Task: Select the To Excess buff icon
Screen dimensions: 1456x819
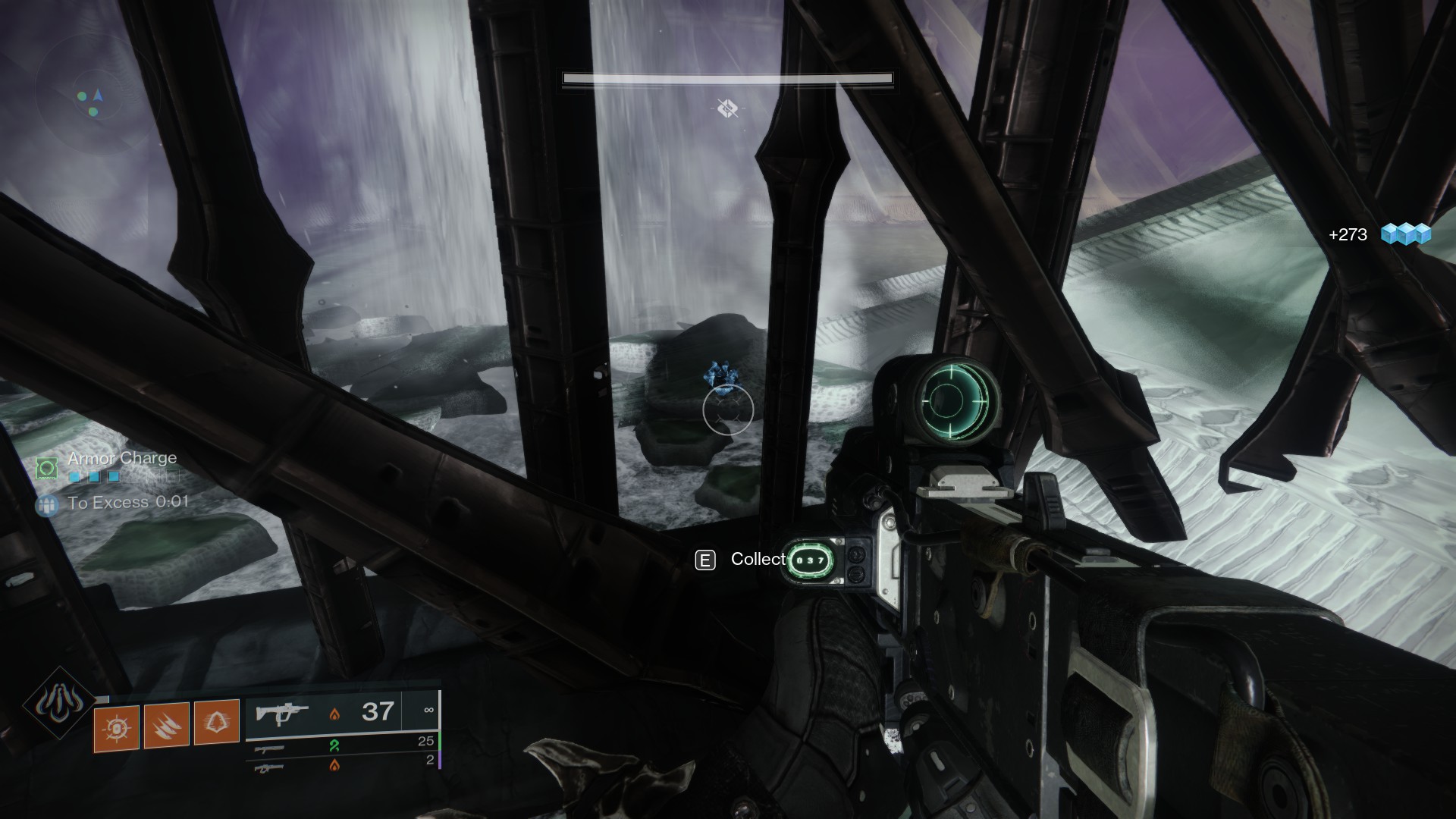Action: (47, 504)
